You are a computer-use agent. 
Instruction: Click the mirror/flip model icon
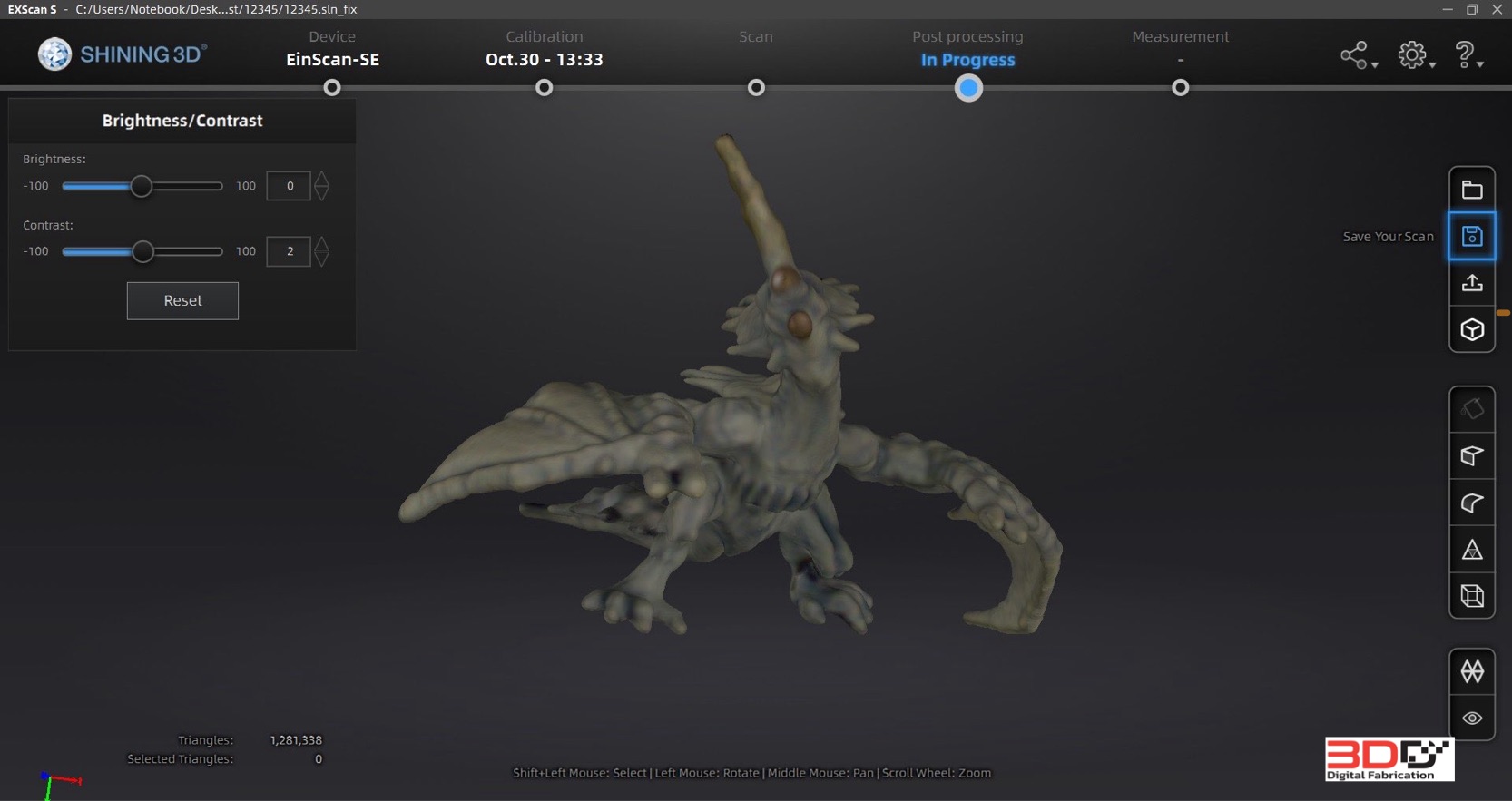[1472, 671]
